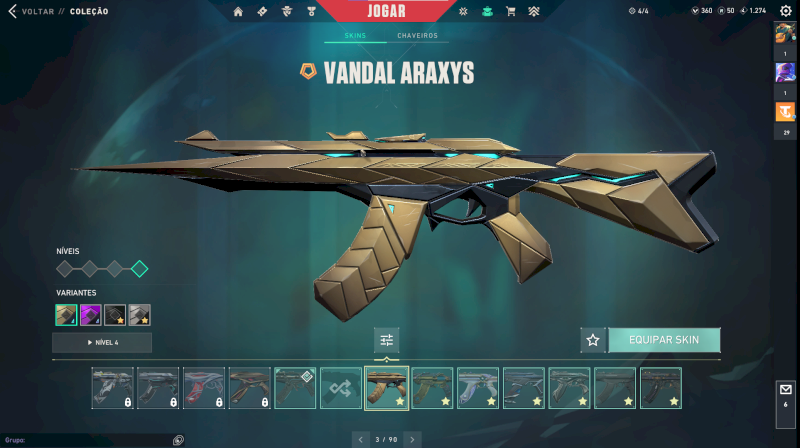Open the settings gear icon

(x=785, y=11)
